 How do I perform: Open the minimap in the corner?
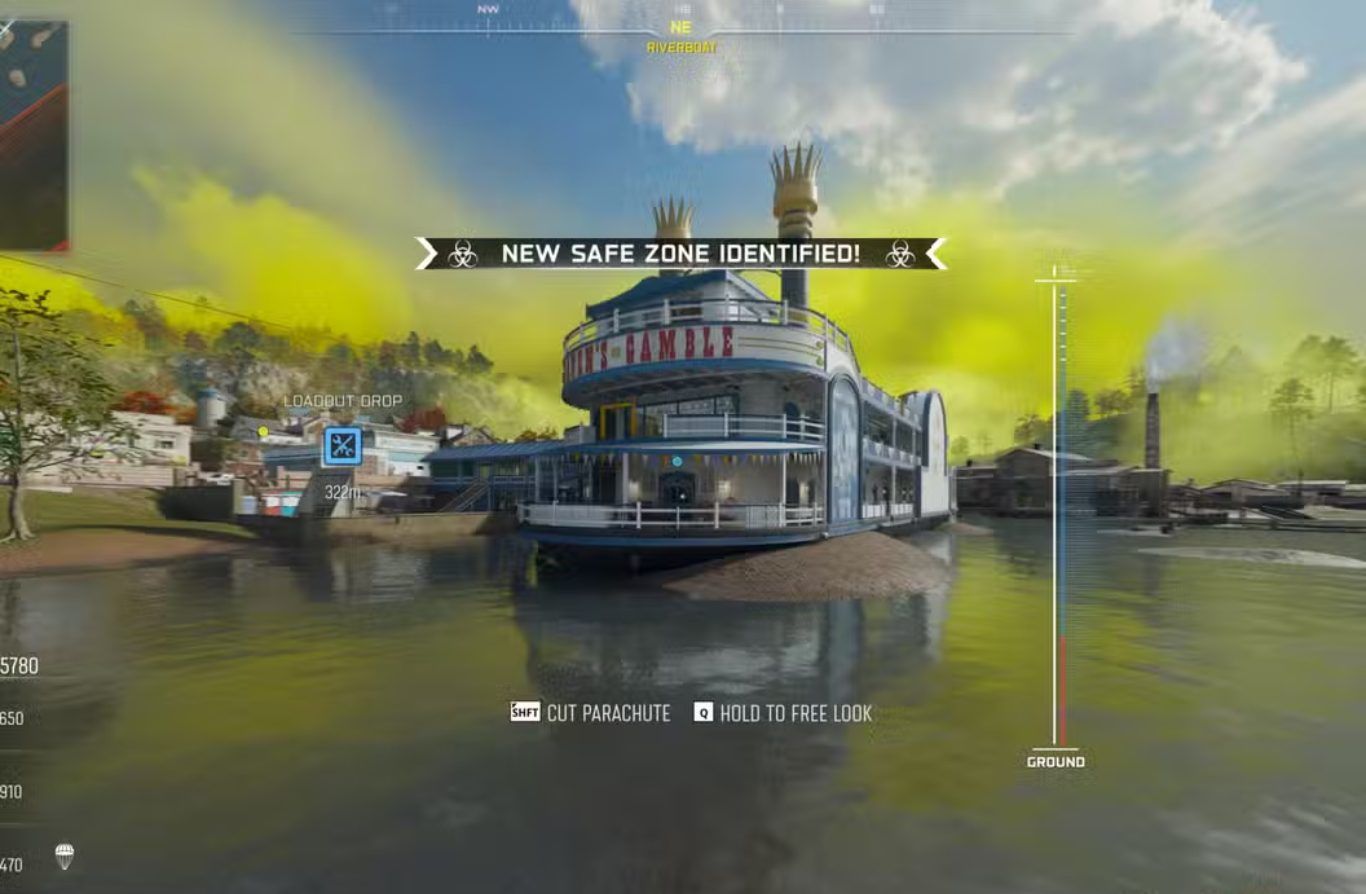tap(33, 135)
